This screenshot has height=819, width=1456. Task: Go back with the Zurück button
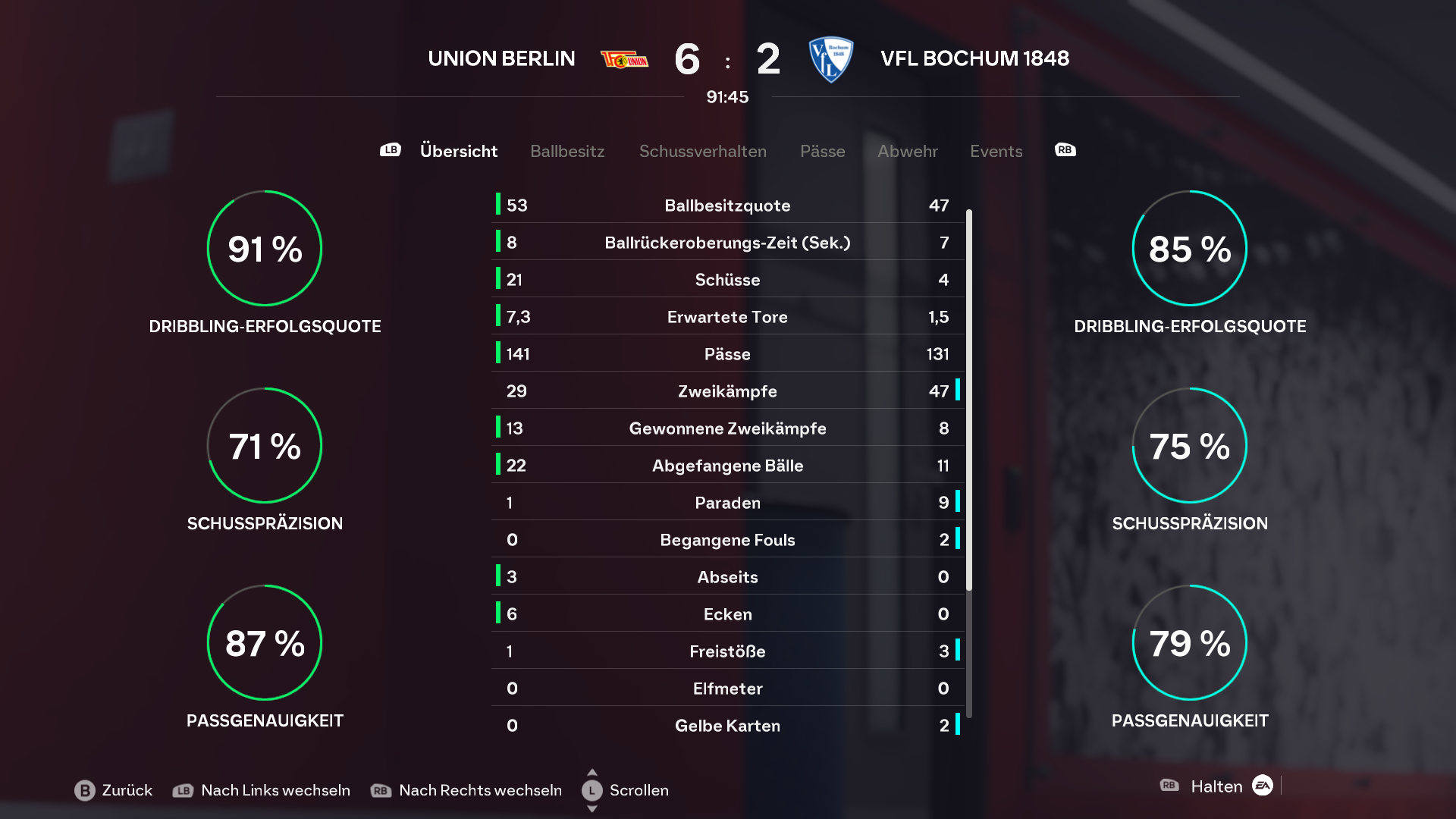pyautogui.click(x=114, y=790)
